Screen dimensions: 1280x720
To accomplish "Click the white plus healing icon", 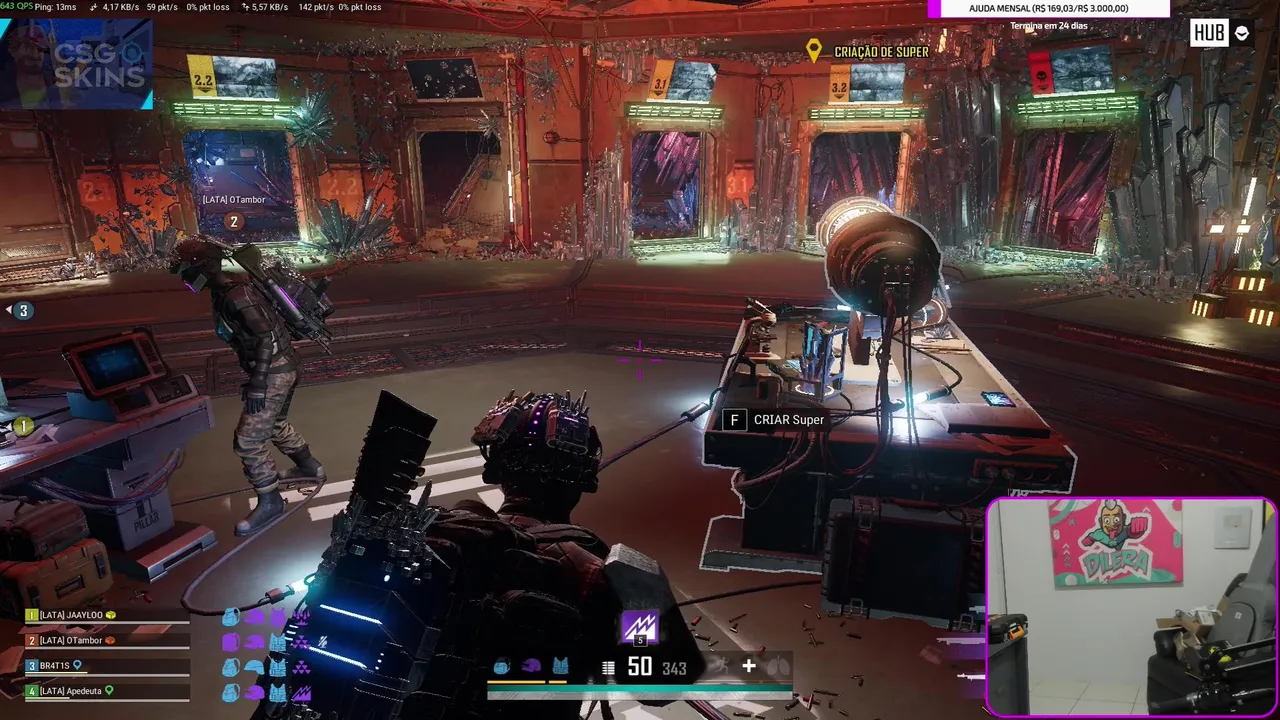I will point(748,666).
